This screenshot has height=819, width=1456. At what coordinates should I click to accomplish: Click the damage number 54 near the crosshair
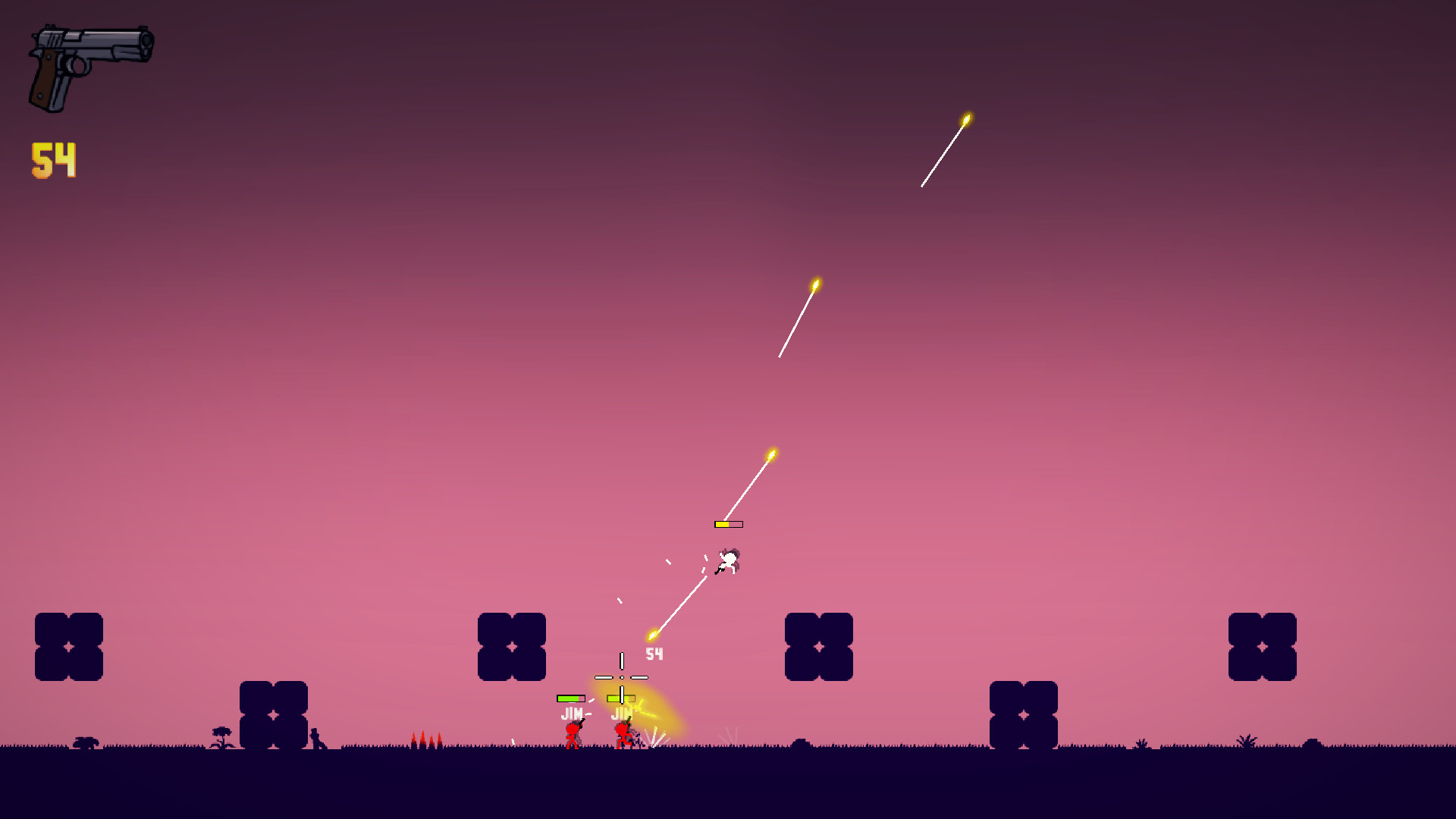[x=654, y=652]
